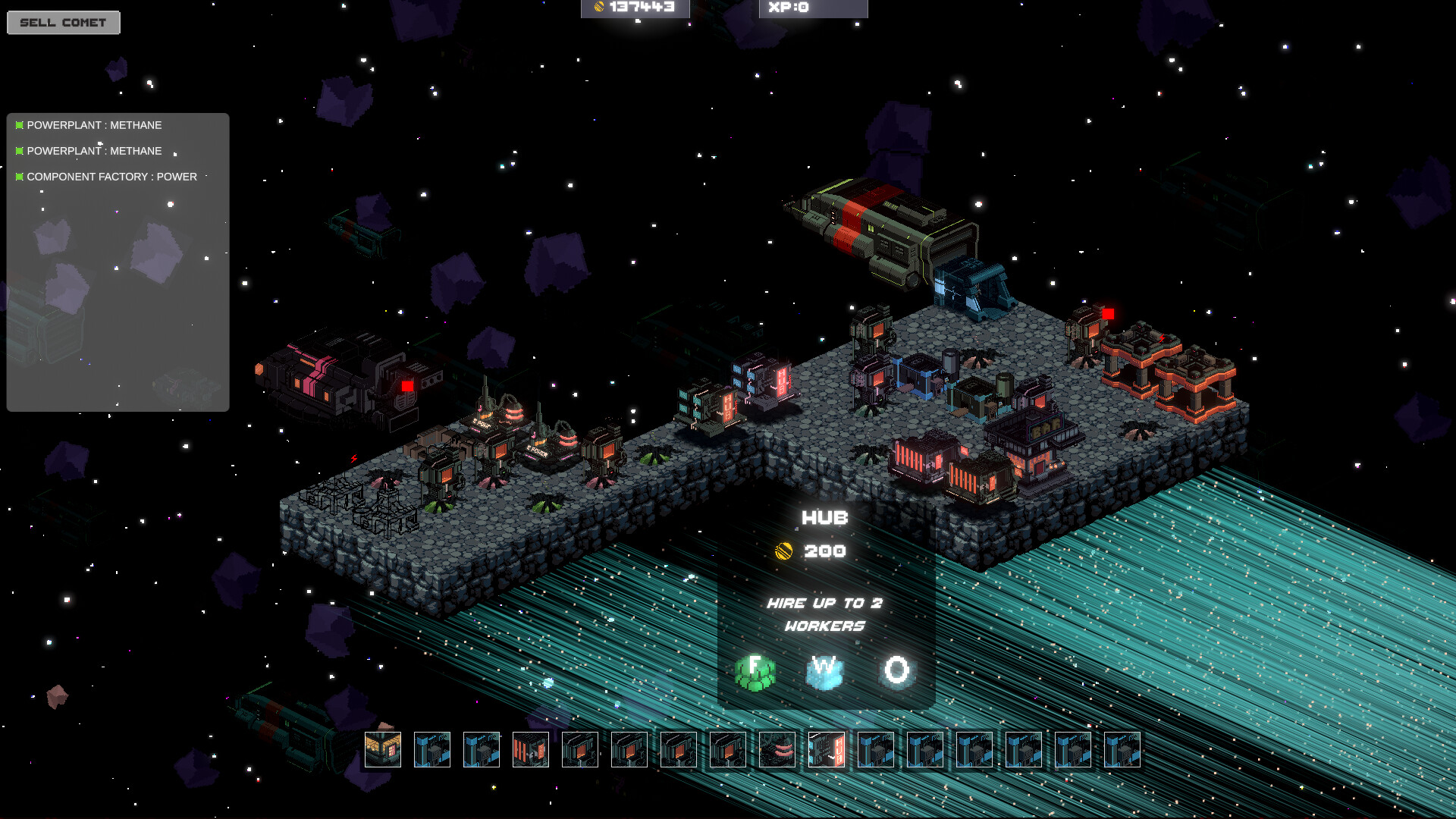
Task: Click the pink antenna powerplant slot in hotbar
Action: click(x=776, y=749)
